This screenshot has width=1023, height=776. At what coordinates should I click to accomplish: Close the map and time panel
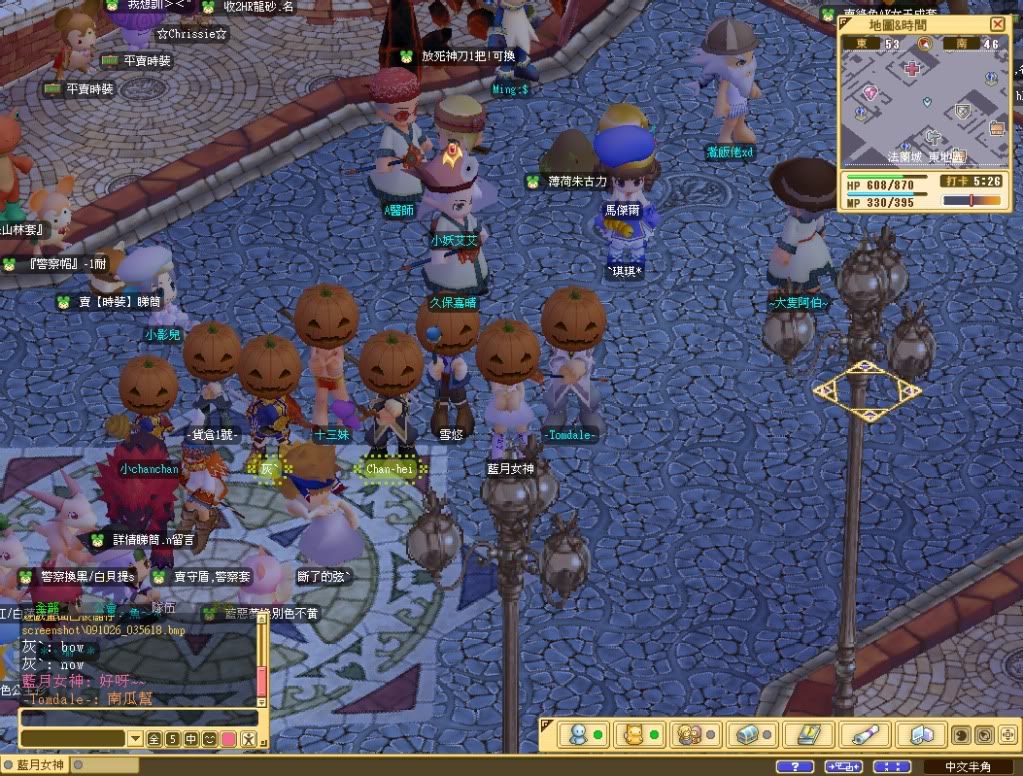pos(997,24)
